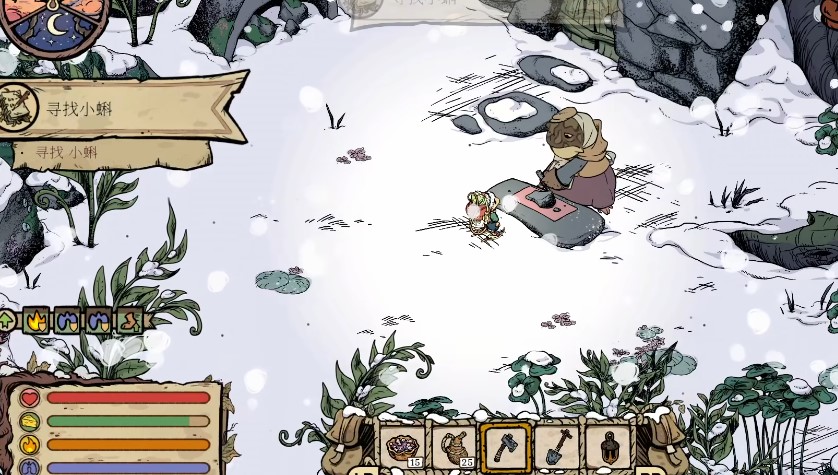Viewport: 838px width, 475px height.
Task: Pick the clay jug slot with 25
Action: pyautogui.click(x=454, y=445)
